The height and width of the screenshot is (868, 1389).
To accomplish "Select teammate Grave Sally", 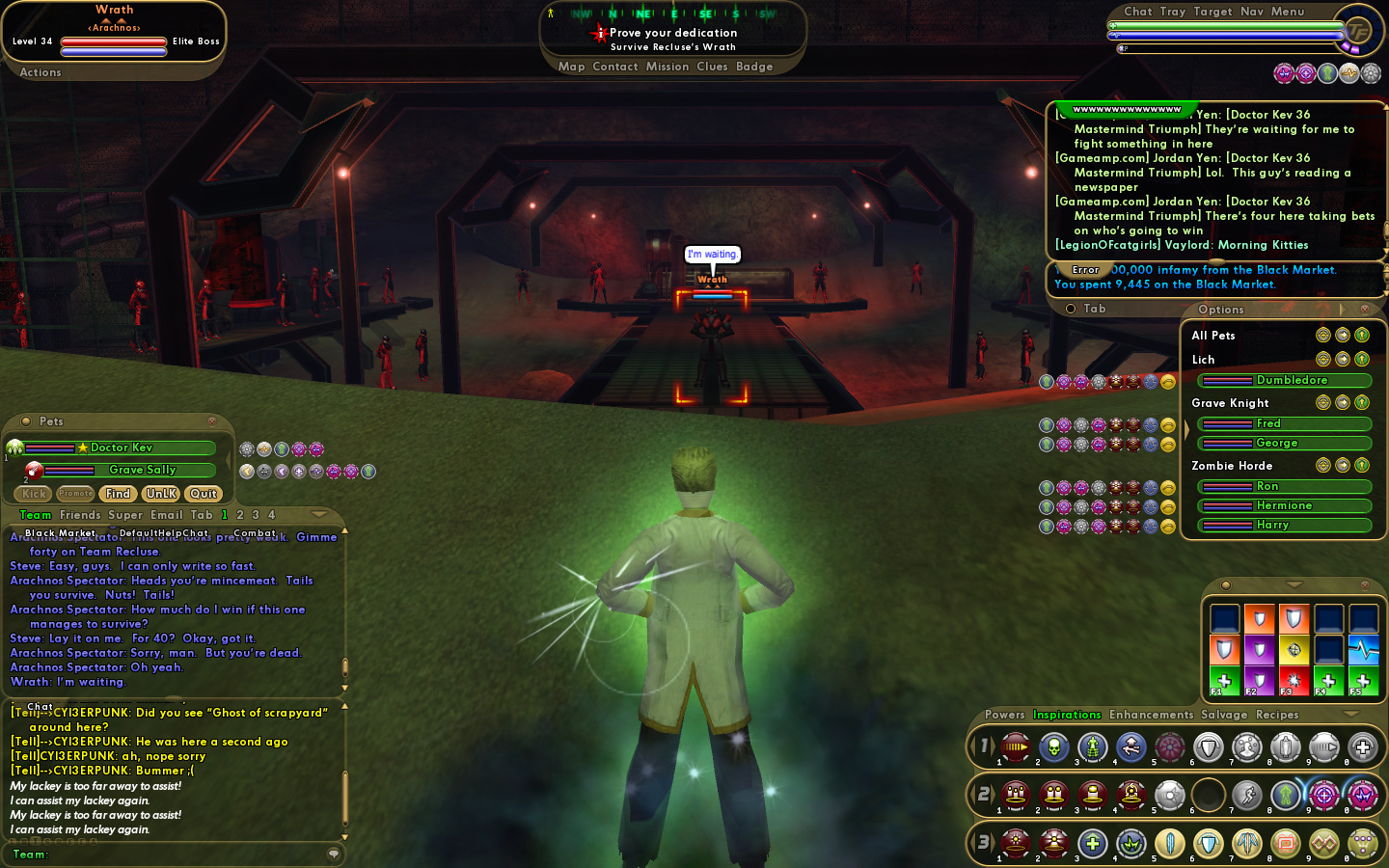I will (x=142, y=470).
